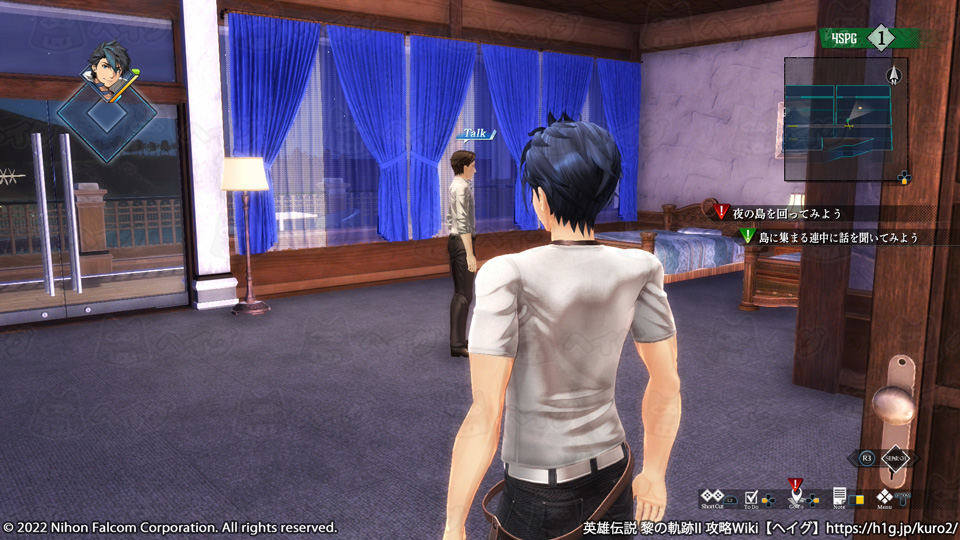Click the north compass arrow on minimap

(895, 75)
